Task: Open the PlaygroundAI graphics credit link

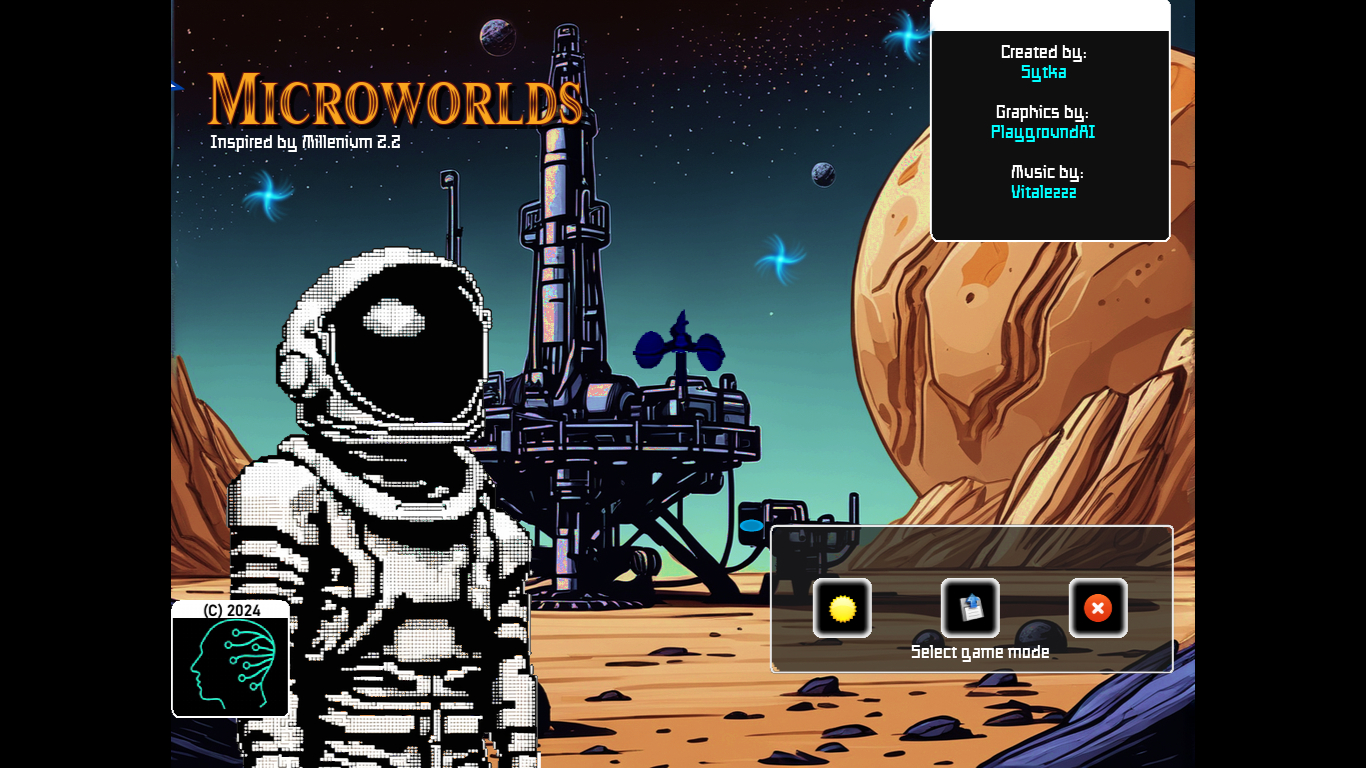Action: (x=1043, y=132)
